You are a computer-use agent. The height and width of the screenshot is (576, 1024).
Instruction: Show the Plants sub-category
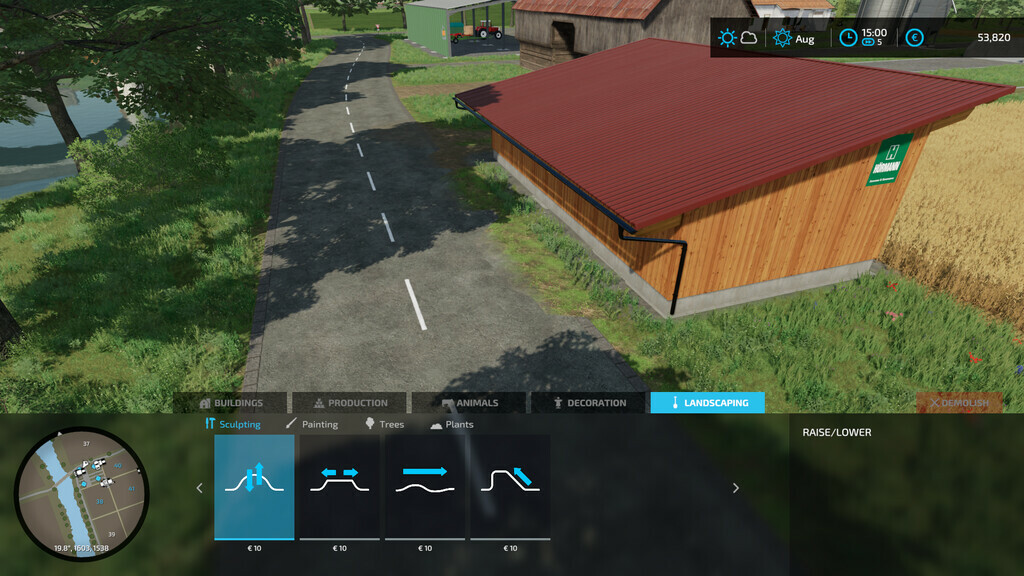[x=452, y=424]
